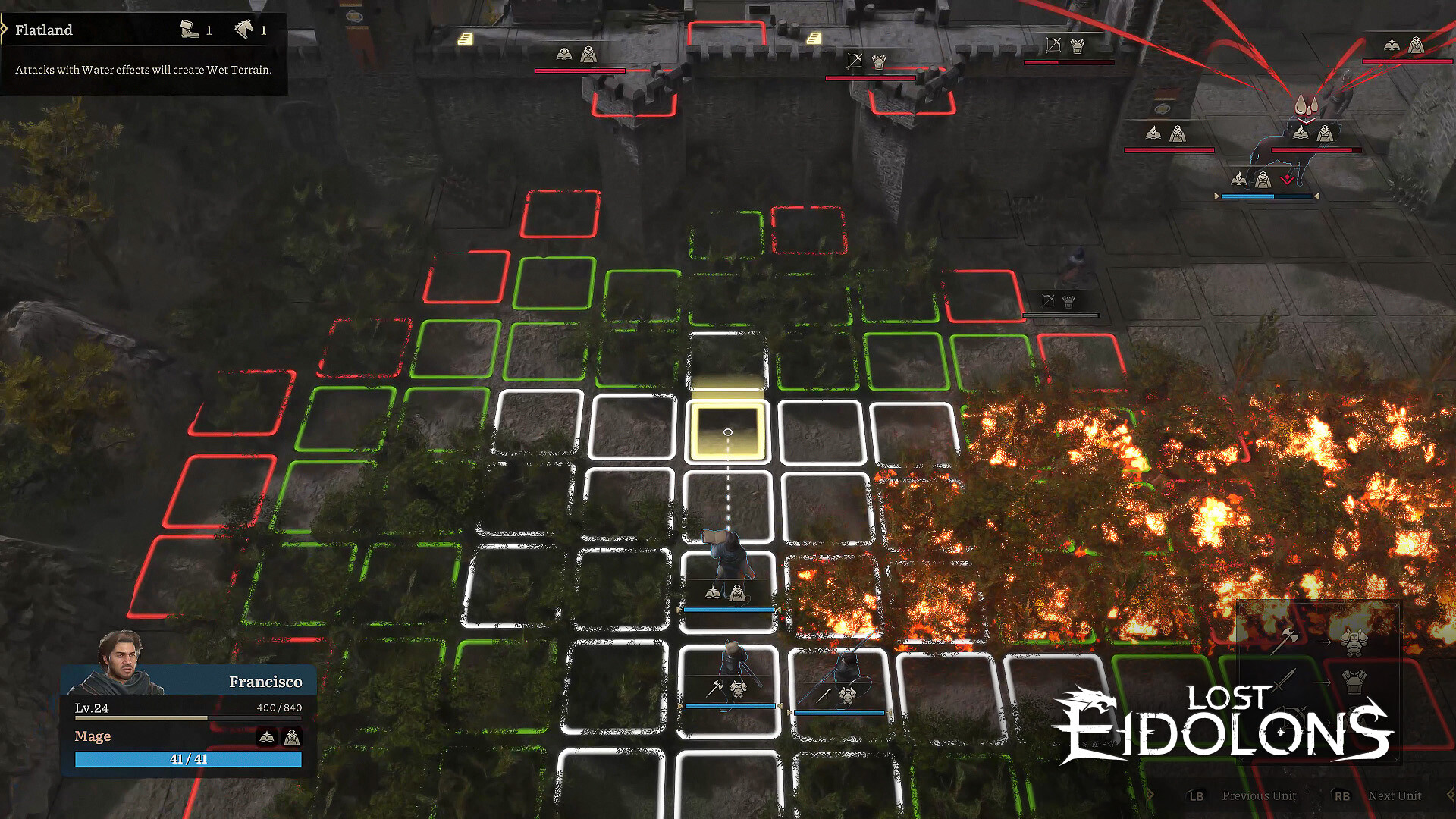1456x819 pixels.
Task: Toggle the downward chevron under the blood drops
Action: tap(1306, 122)
